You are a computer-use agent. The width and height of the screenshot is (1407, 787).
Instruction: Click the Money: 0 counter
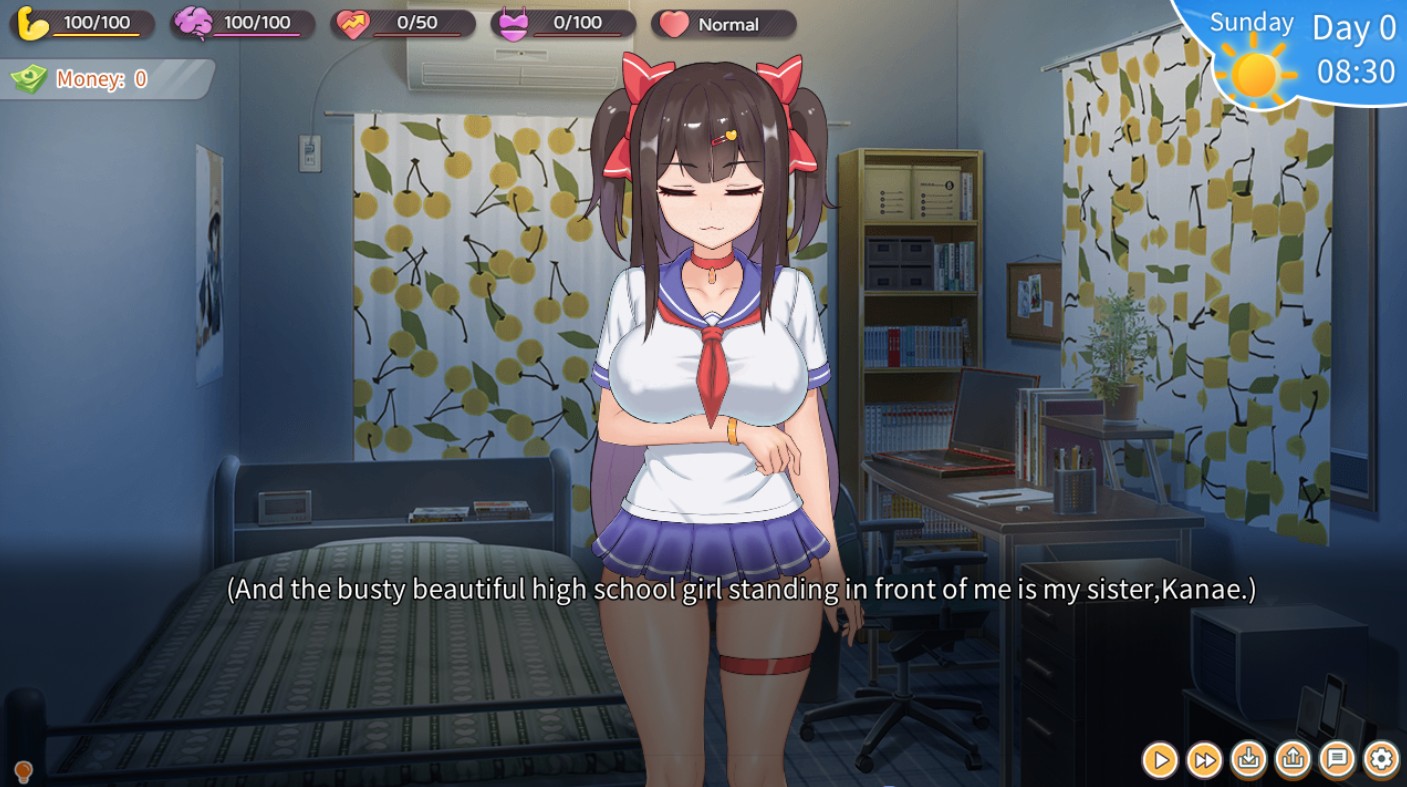[100, 79]
